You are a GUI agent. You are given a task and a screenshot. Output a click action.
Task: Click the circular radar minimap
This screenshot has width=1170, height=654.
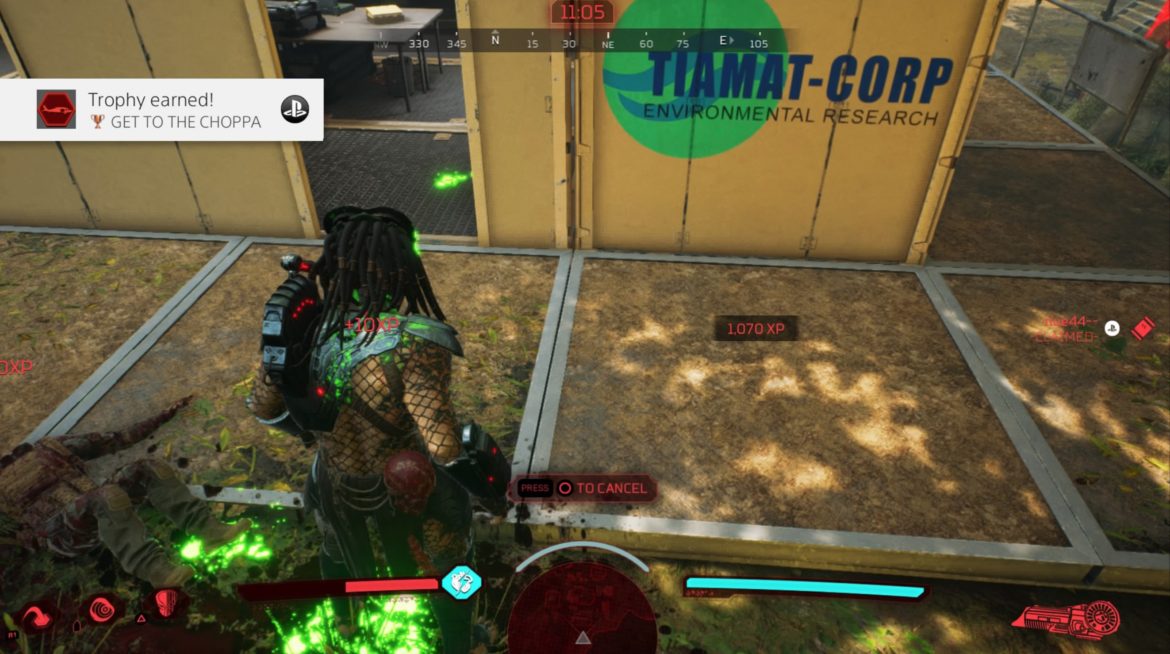[582, 607]
